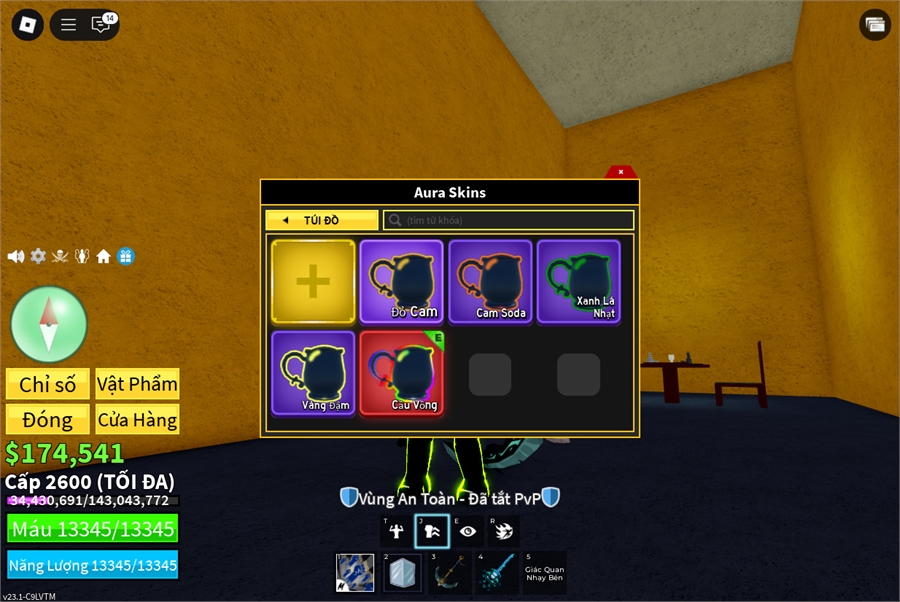Close the Aura Skins window
The image size is (900, 602).
coord(620,172)
